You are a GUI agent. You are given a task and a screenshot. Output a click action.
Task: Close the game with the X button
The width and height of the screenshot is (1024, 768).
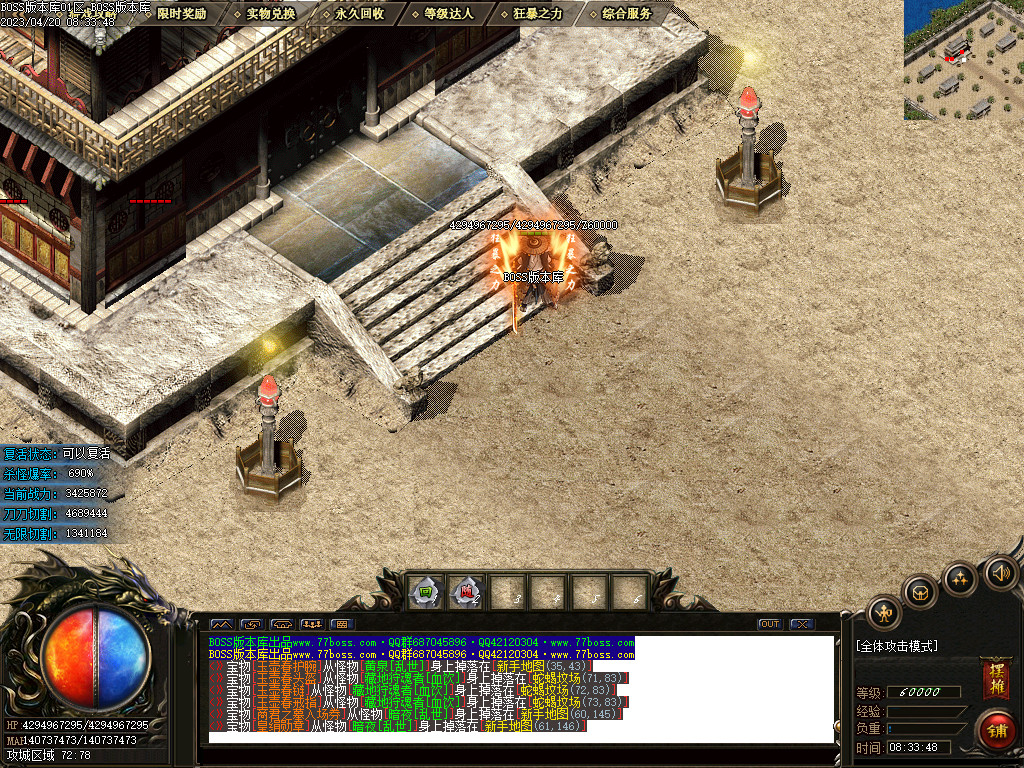tap(801, 624)
